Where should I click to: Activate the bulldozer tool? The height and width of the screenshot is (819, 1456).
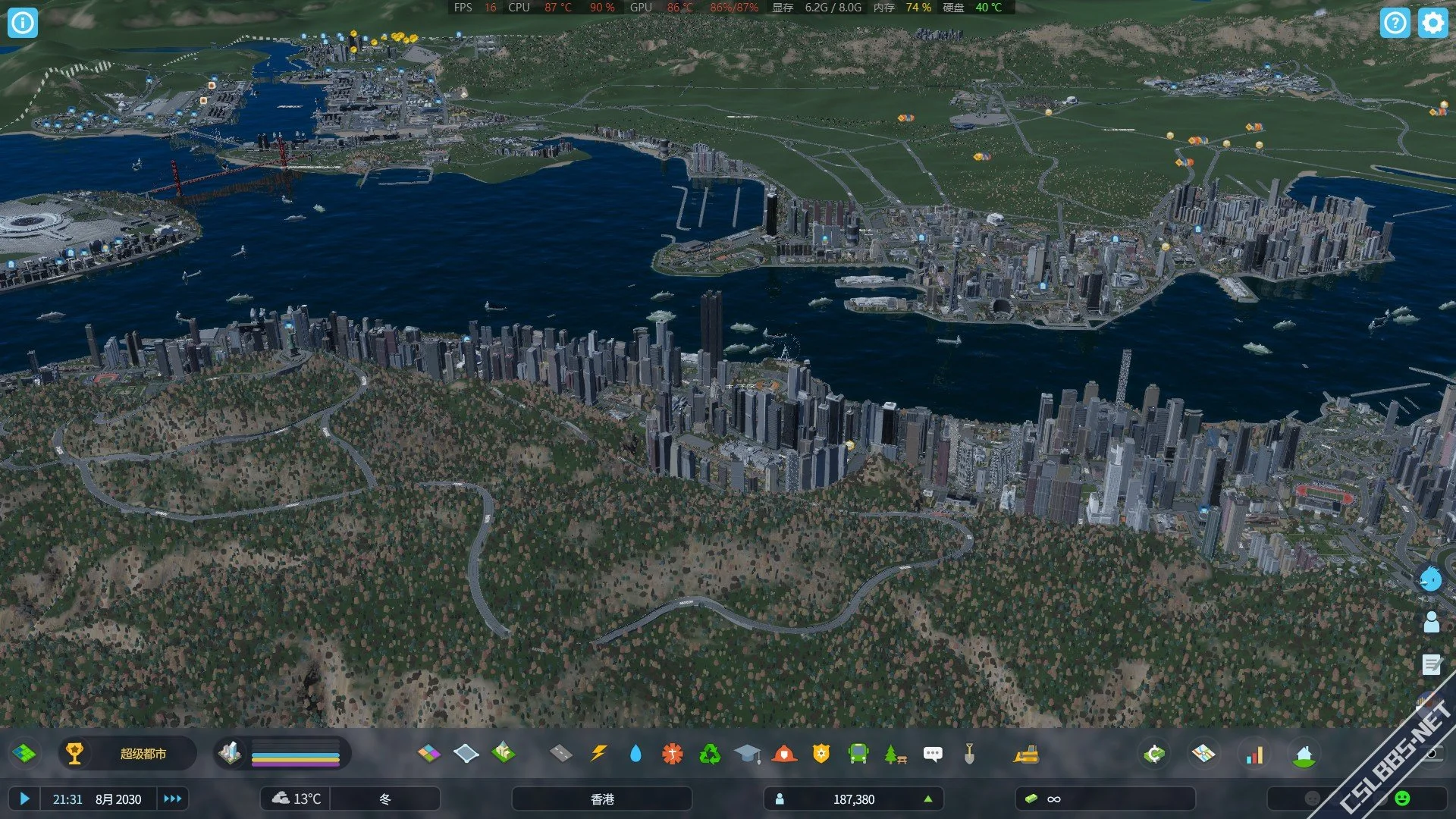(1026, 754)
